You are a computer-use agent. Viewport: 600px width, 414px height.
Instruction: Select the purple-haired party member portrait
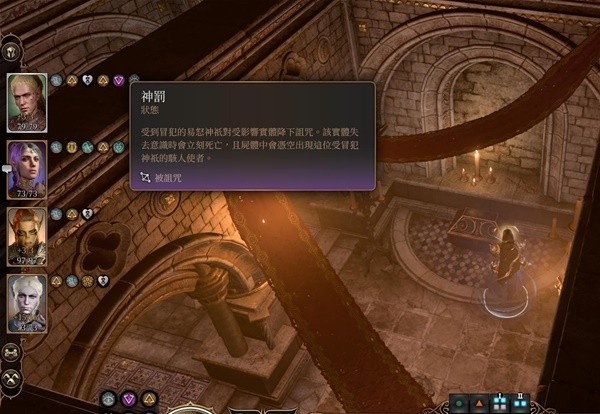click(x=26, y=168)
